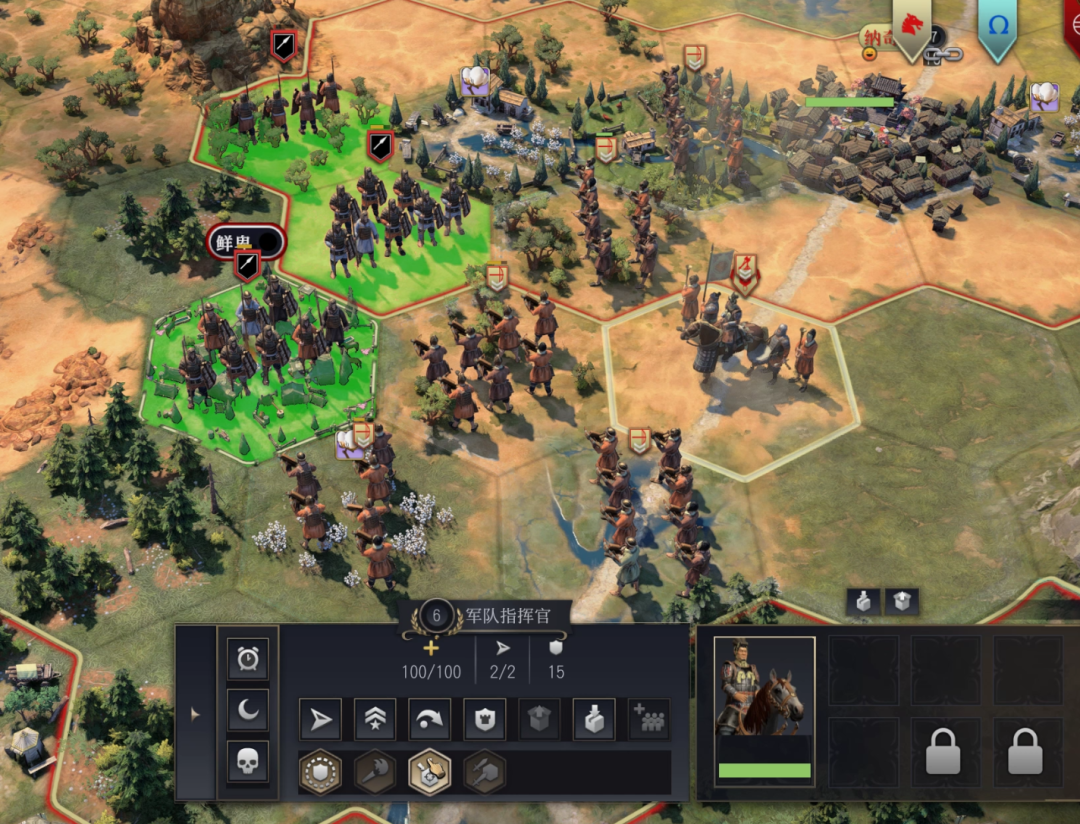1080x824 pixels.
Task: Select the sword-and-shield hexagon ability
Action: pos(484,772)
